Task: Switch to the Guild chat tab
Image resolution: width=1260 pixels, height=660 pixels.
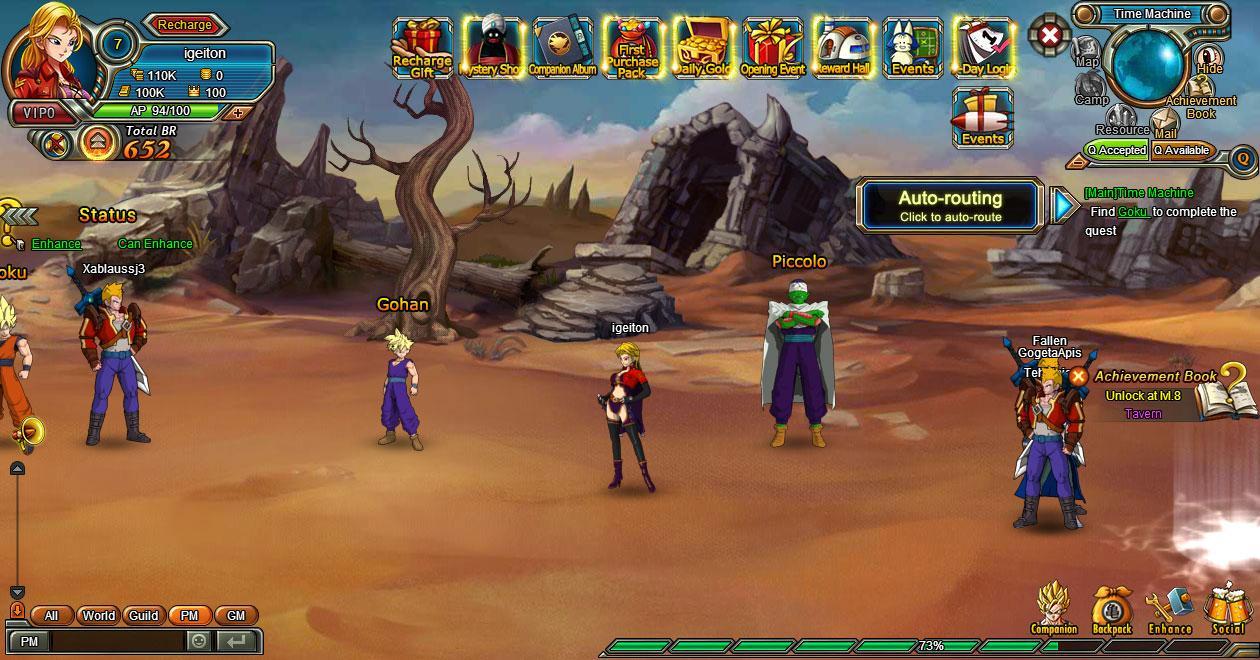Action: click(144, 616)
